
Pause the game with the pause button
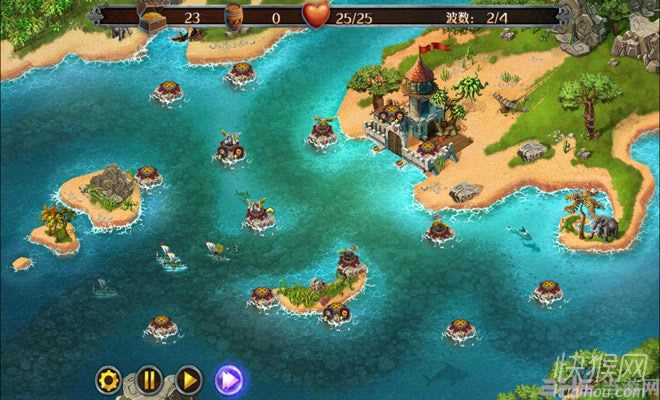[149, 379]
